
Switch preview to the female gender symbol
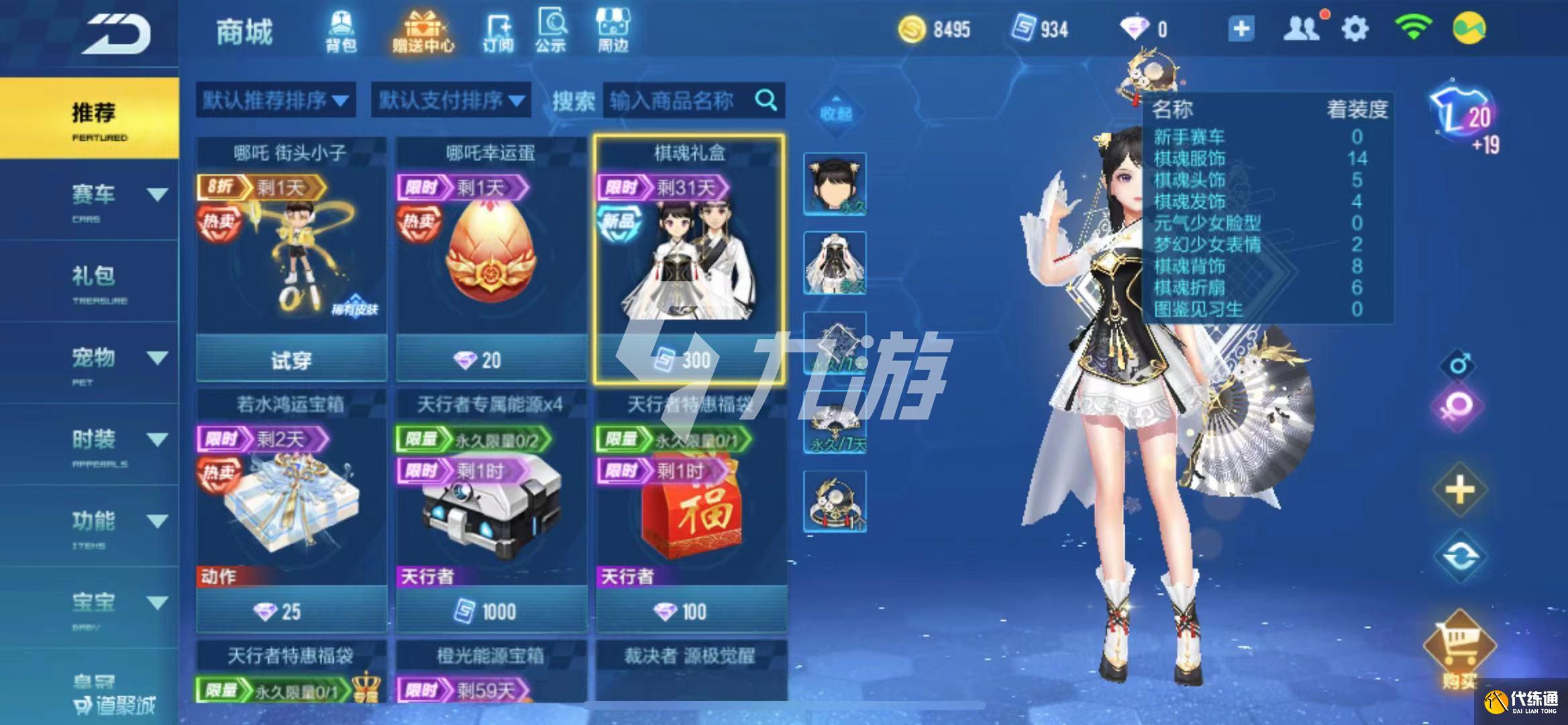pyautogui.click(x=1459, y=407)
